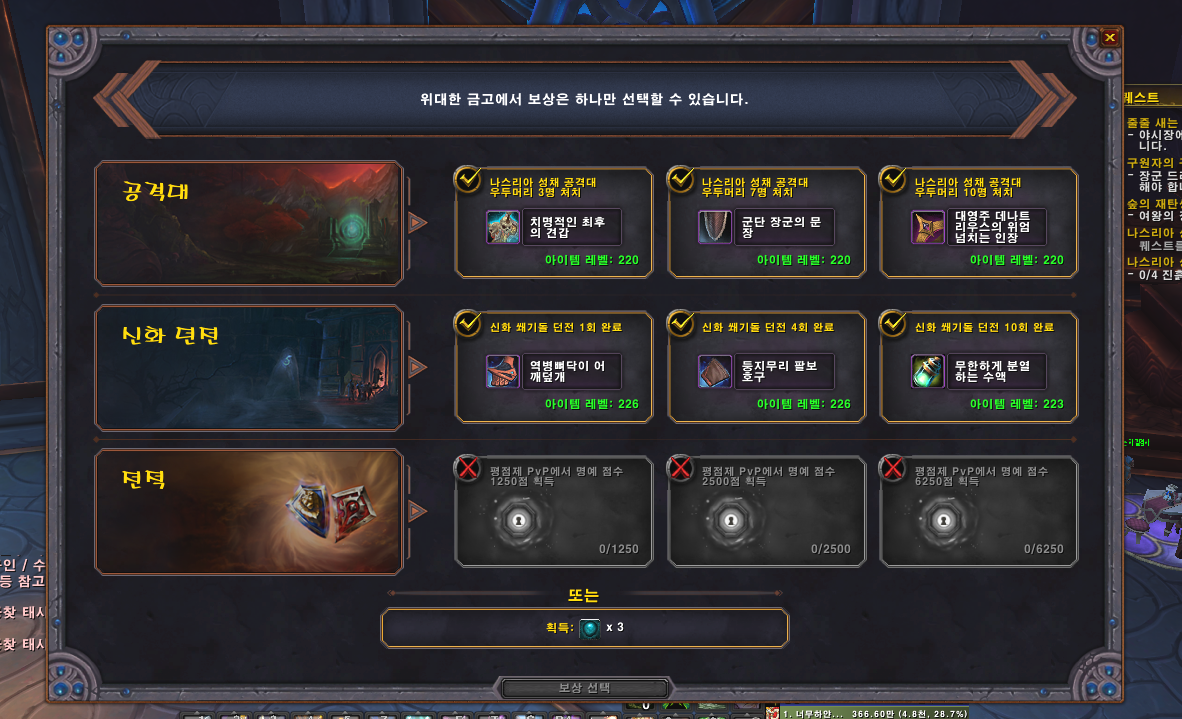Choose the 군단 장군의 문장 reward
The width and height of the screenshot is (1182, 719).
(766, 227)
